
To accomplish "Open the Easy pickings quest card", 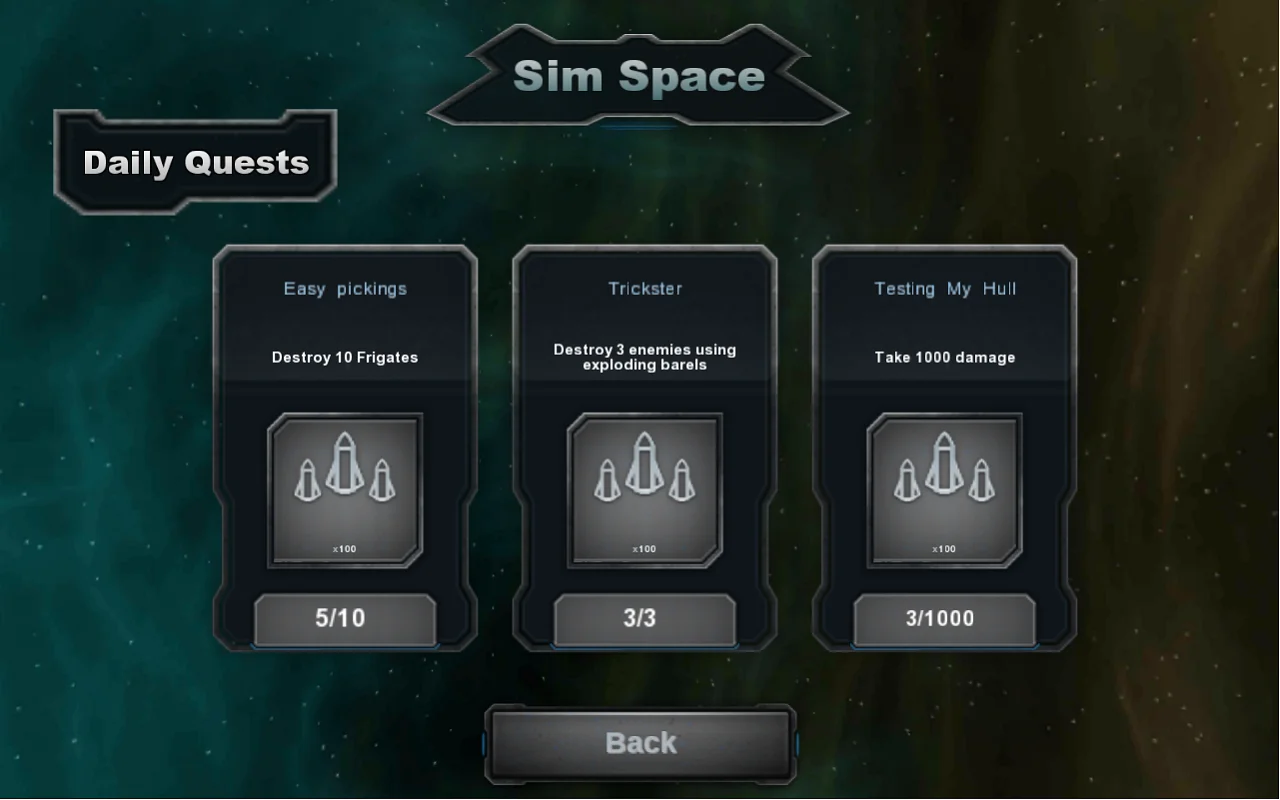I will point(344,445).
